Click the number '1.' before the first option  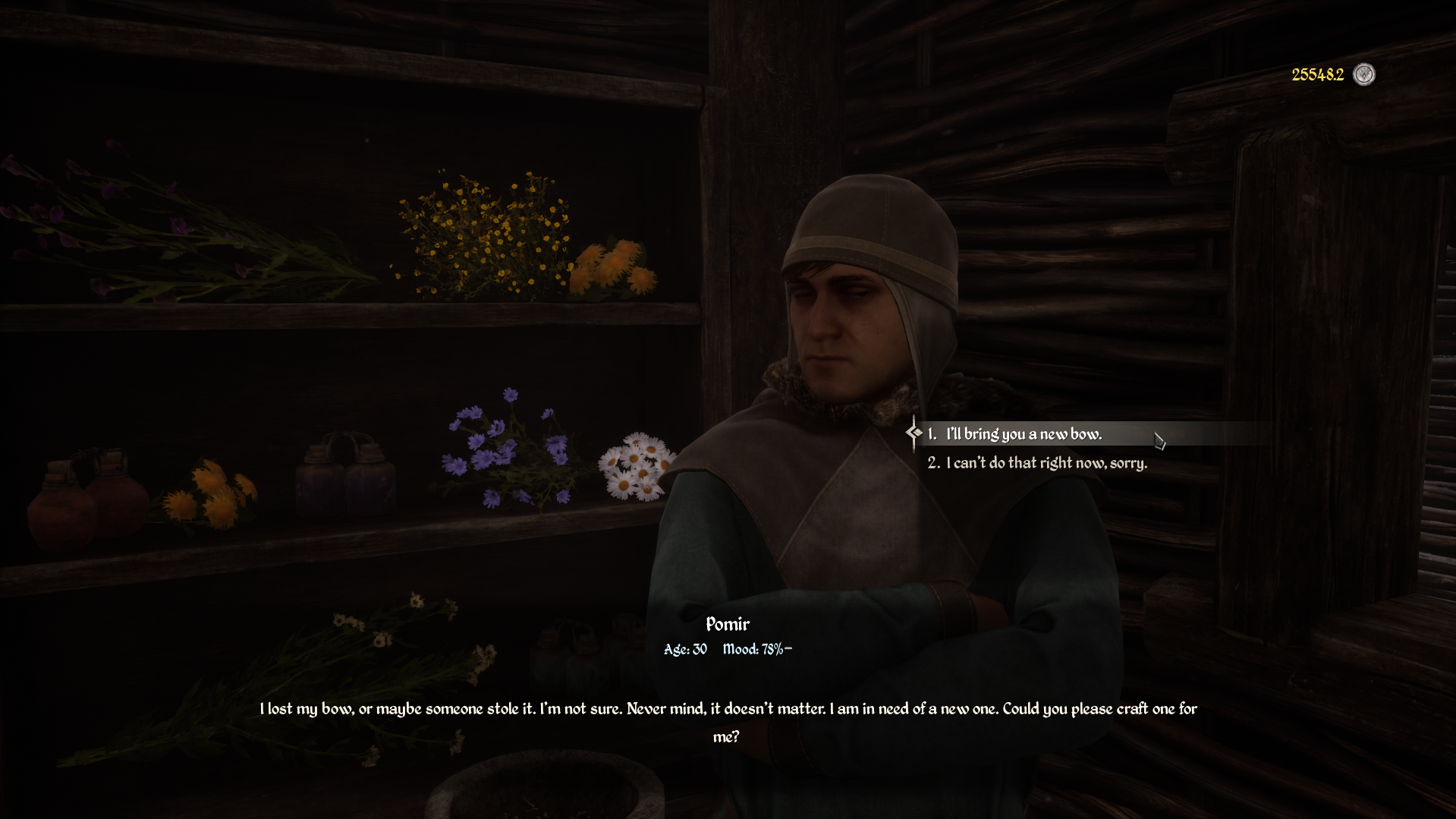[932, 433]
